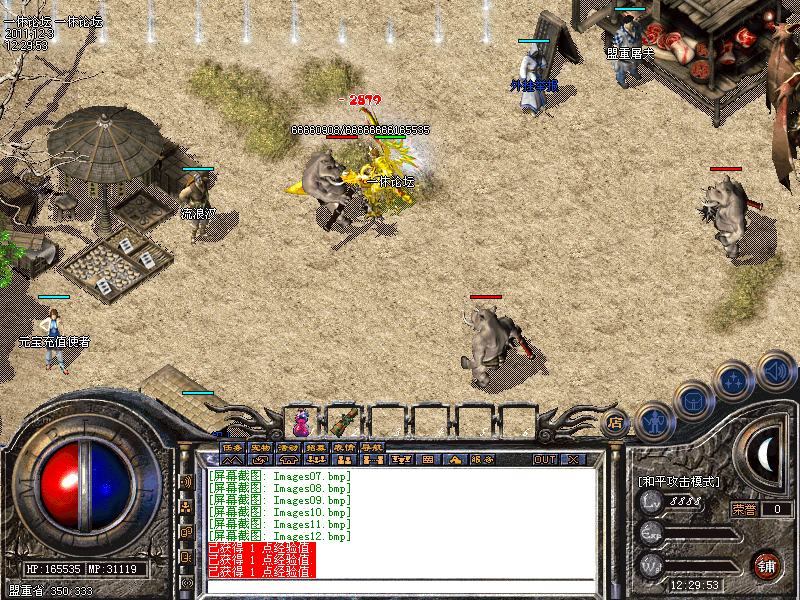Open the red 铺 stall button
Viewport: 800px width, 600px height.
coord(768,565)
